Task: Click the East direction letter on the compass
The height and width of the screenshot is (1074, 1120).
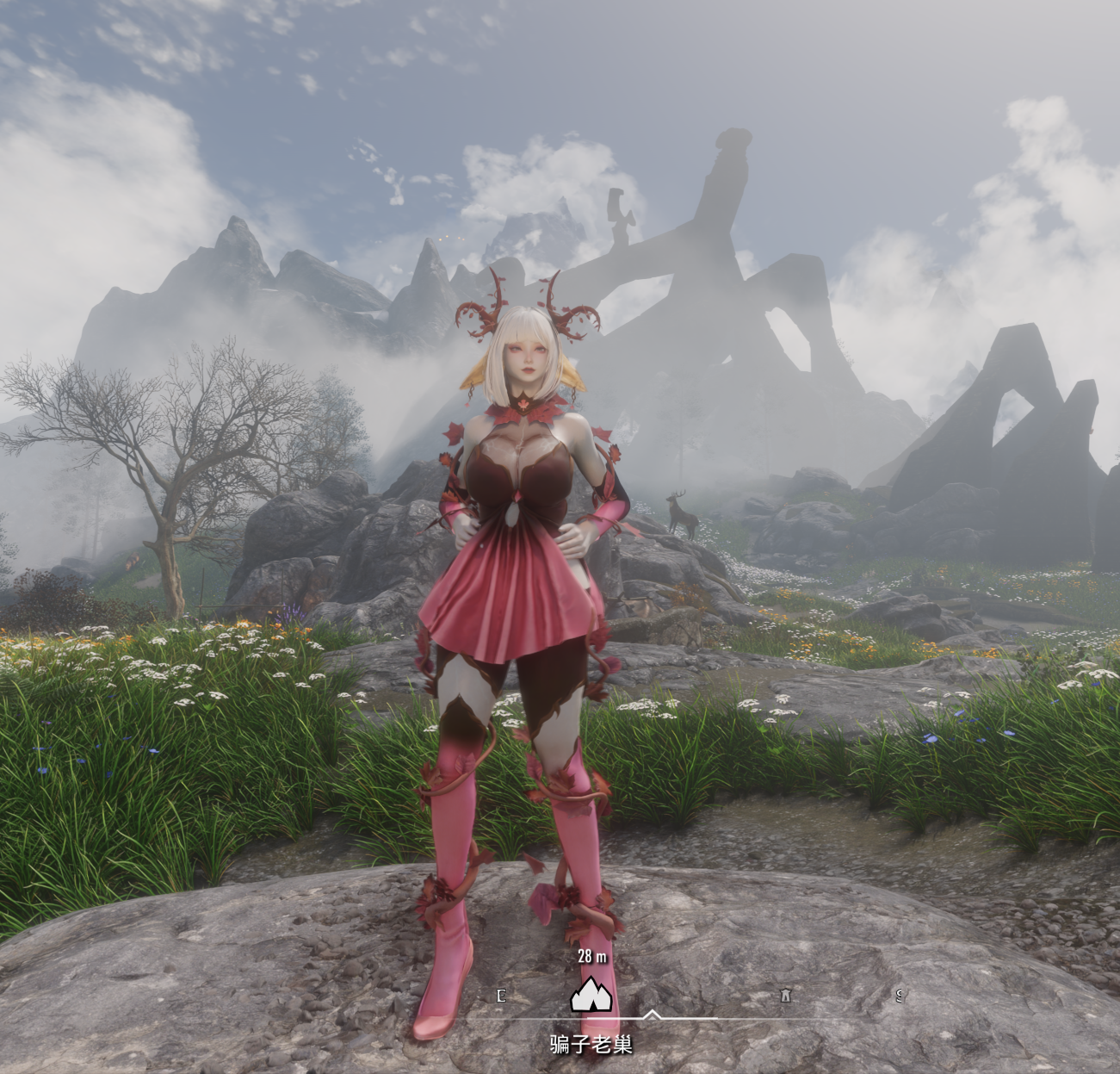Action: pos(501,996)
